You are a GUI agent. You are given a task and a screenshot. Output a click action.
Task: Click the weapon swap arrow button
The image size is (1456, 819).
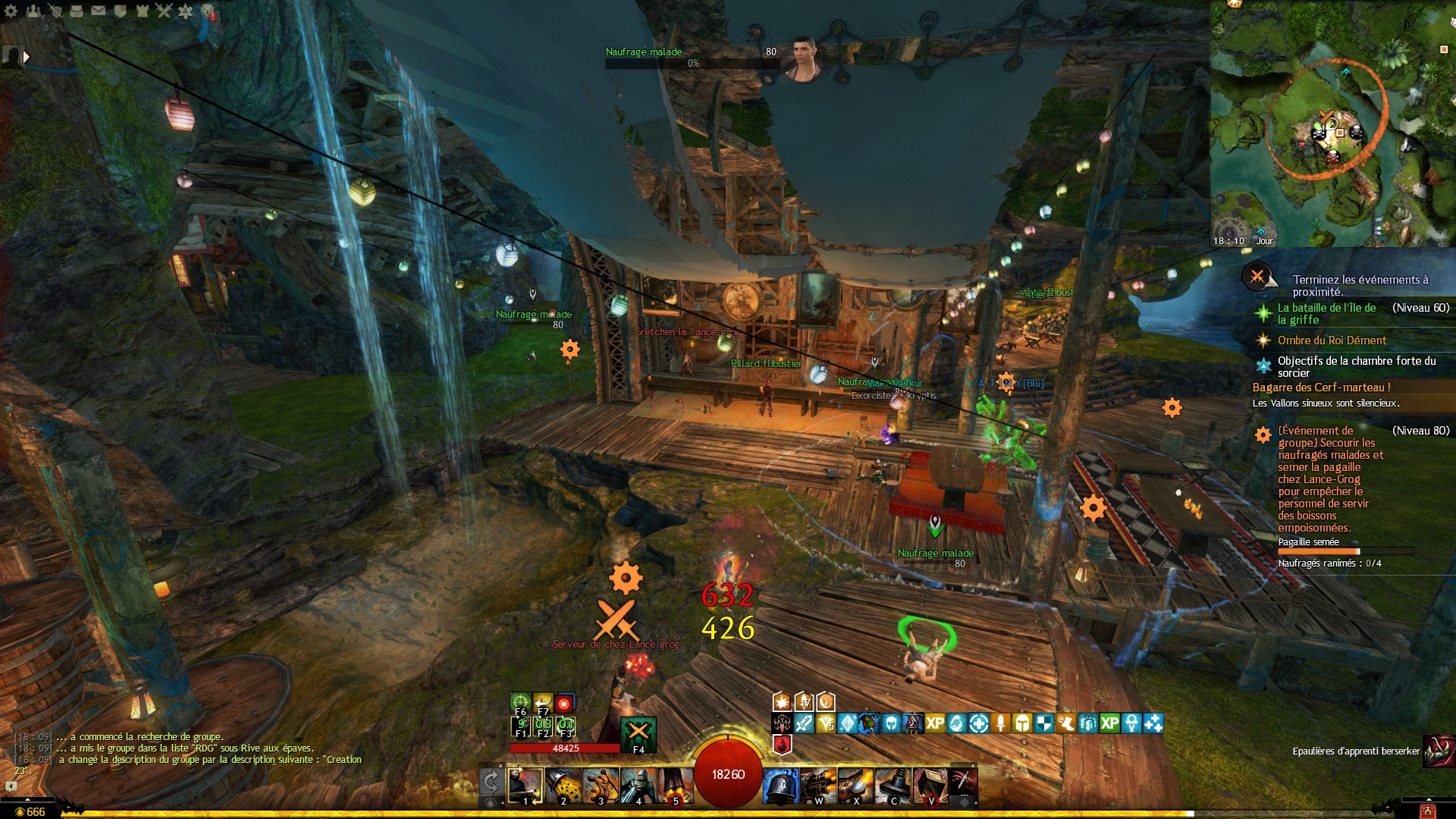point(491,781)
